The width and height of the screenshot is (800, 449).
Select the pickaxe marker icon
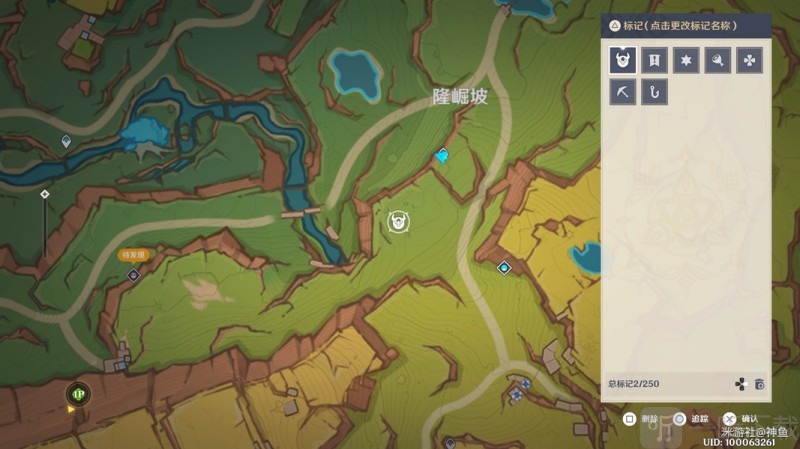[622, 92]
